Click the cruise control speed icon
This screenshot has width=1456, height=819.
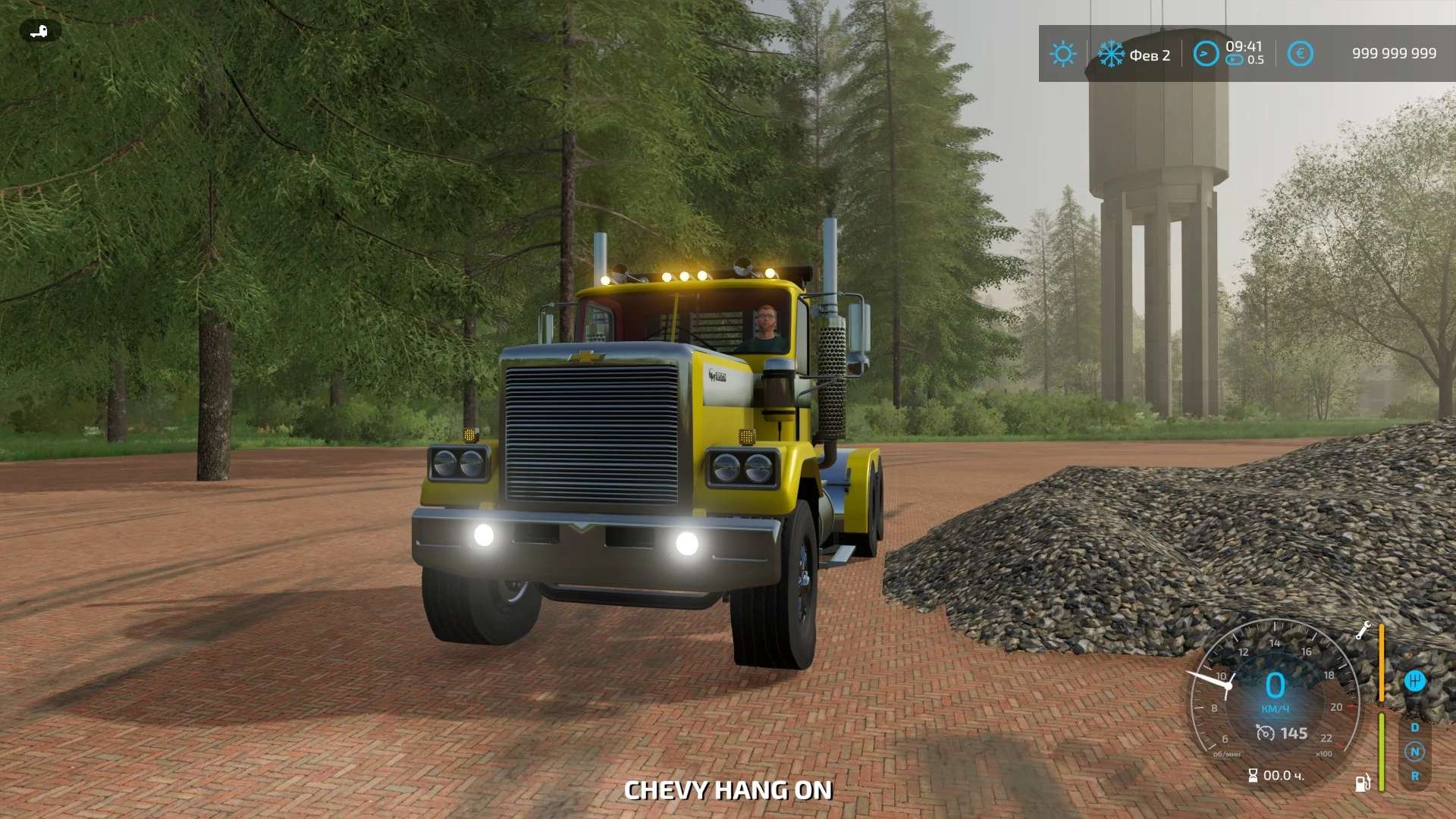(x=1265, y=733)
